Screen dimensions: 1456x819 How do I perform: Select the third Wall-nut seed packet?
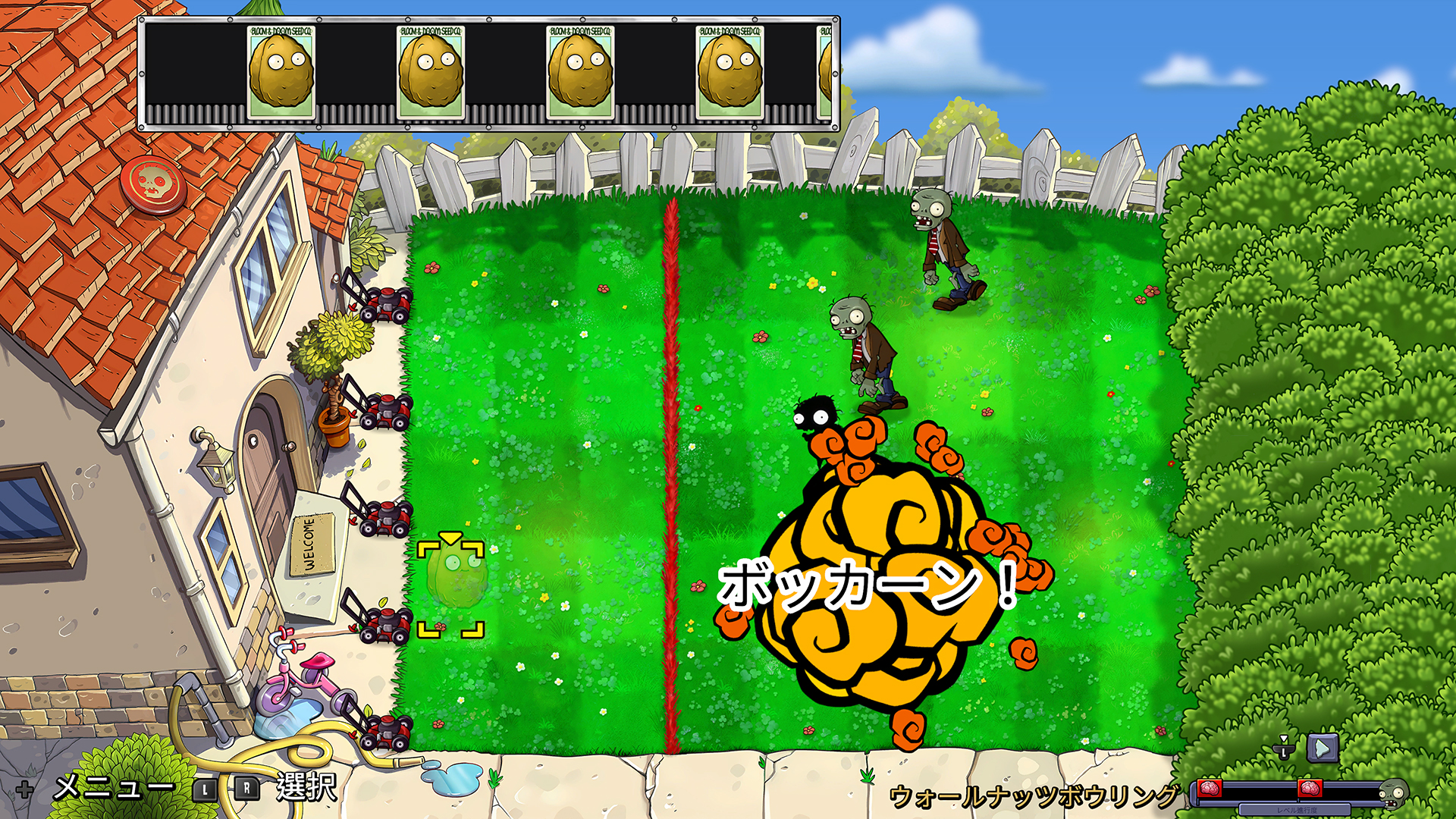click(x=580, y=72)
